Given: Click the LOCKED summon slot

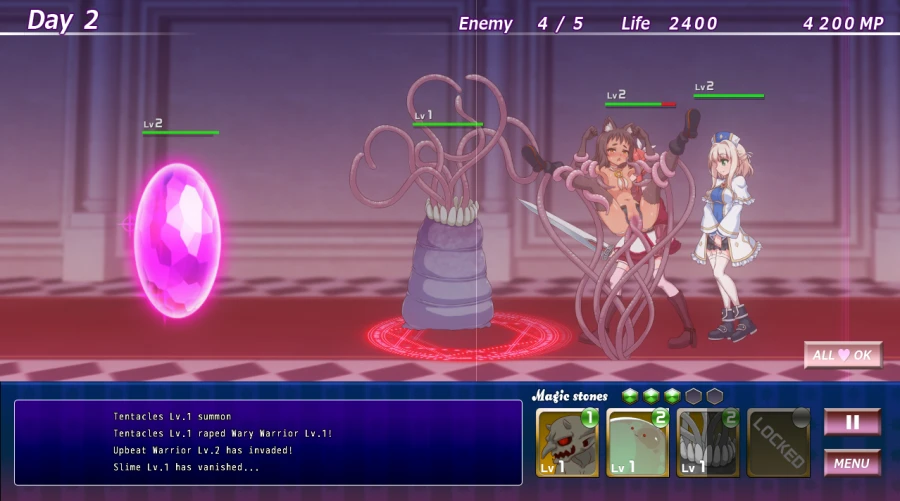Looking at the screenshot, I should click(778, 442).
